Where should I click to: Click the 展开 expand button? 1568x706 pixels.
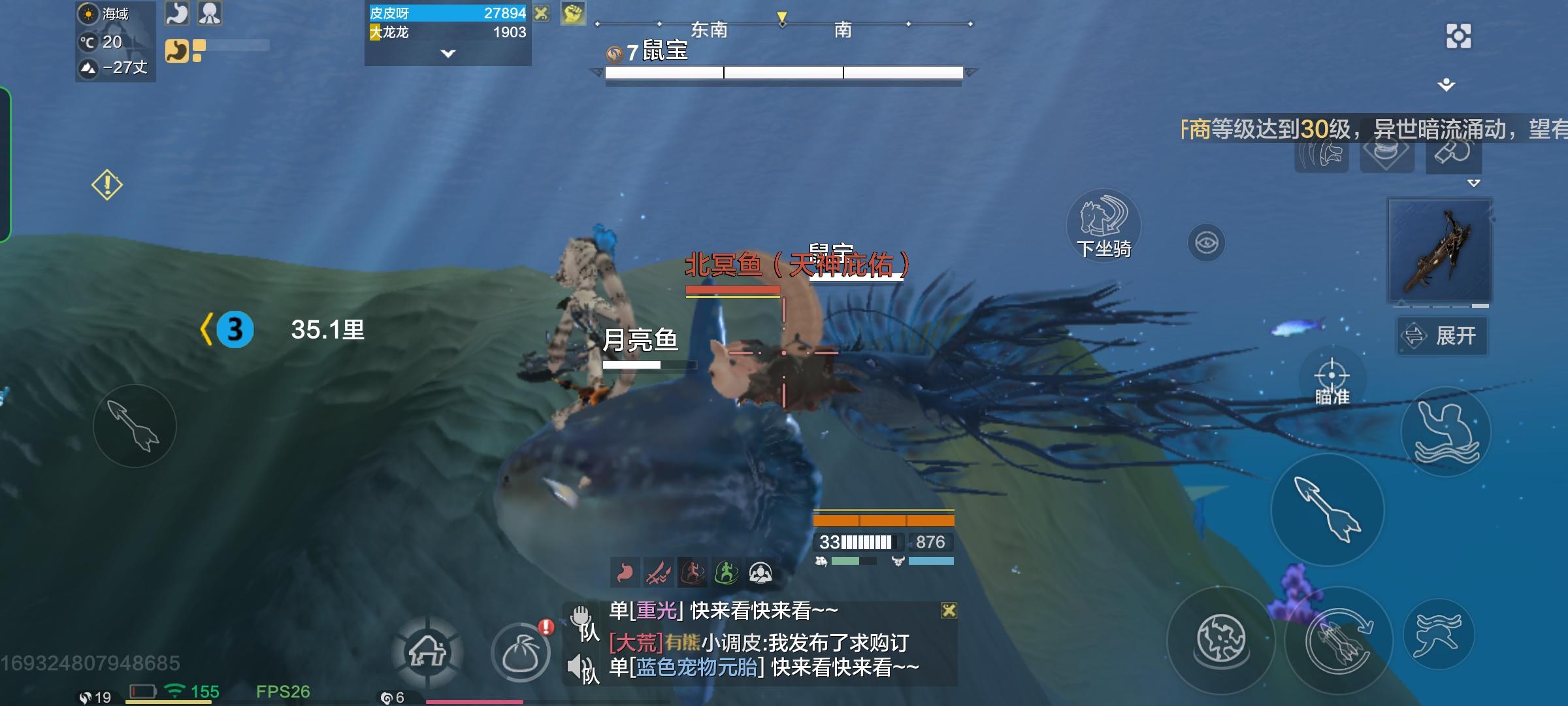pos(1442,334)
